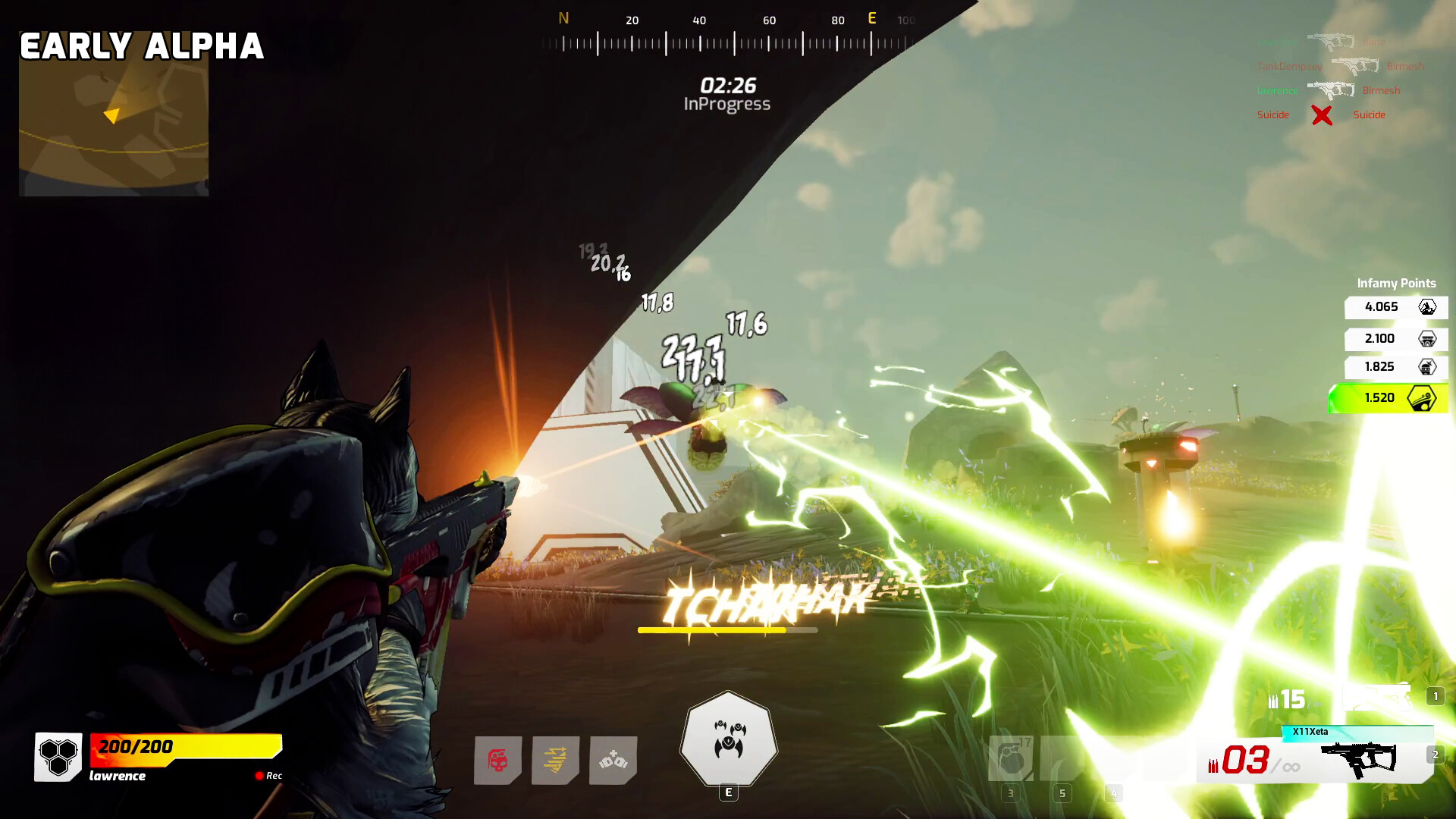Click the EARLY ALPHA watermark text
1456x819 pixels.
click(x=143, y=47)
